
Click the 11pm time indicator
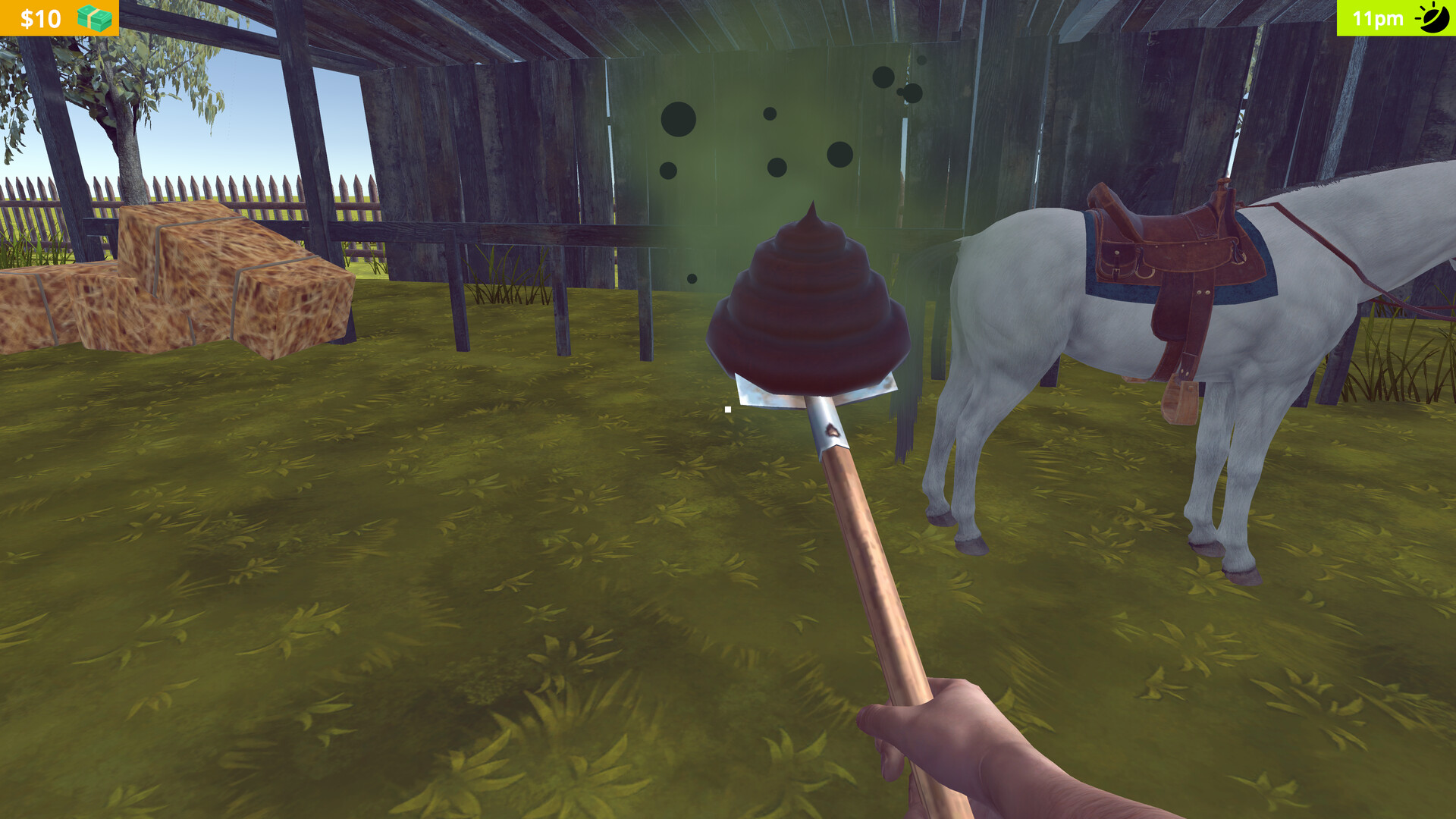tap(1376, 17)
